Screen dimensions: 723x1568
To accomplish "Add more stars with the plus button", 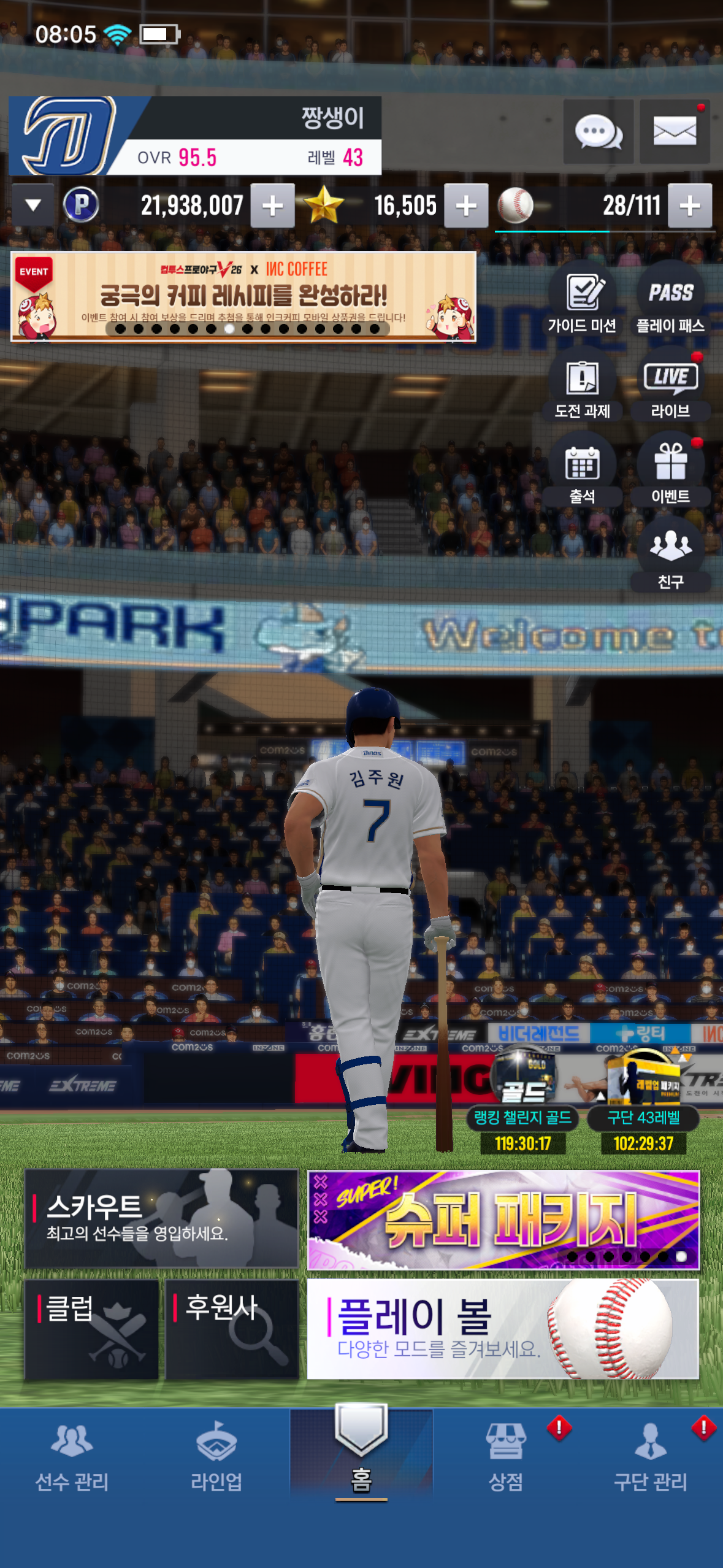I will tap(466, 206).
